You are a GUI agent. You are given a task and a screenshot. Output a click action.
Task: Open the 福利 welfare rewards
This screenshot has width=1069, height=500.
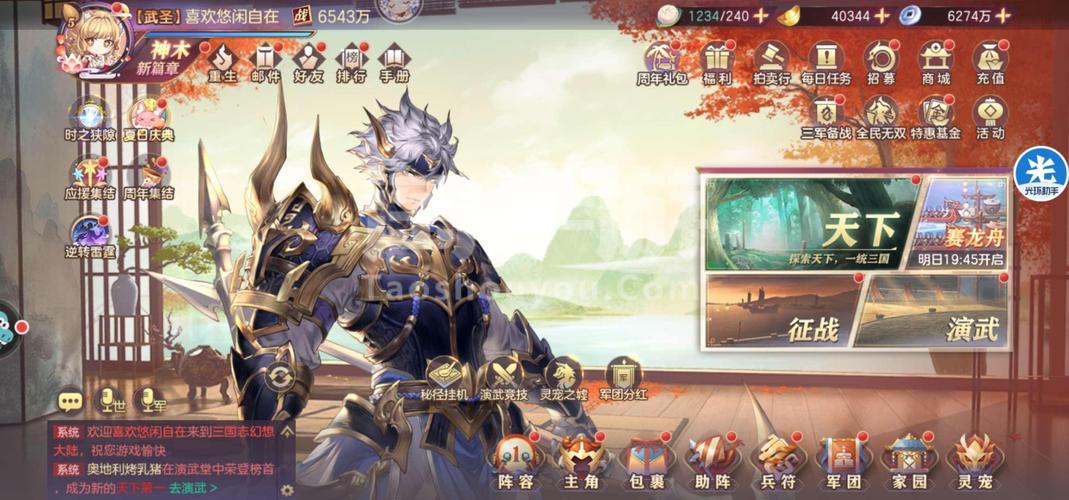click(716, 62)
